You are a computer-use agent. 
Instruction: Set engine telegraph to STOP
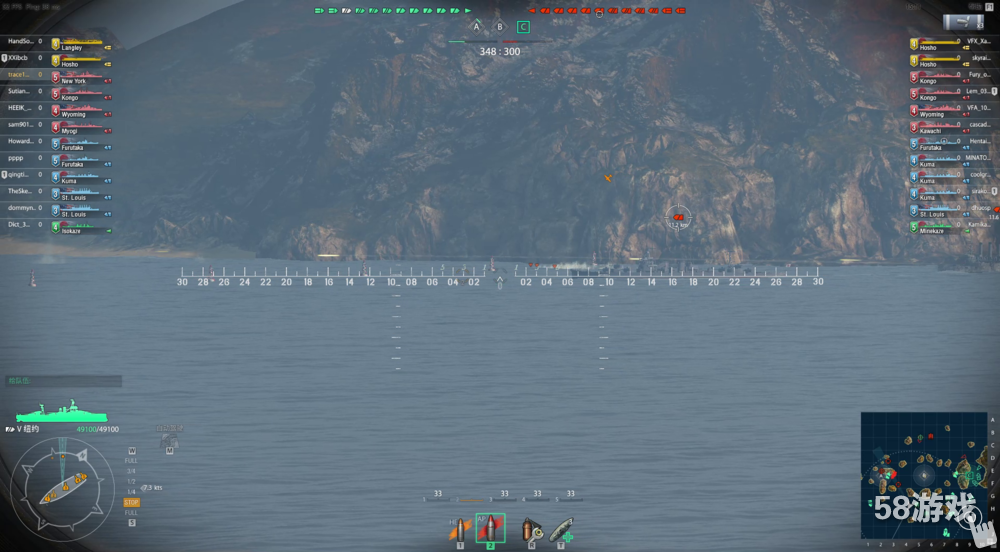[x=131, y=502]
